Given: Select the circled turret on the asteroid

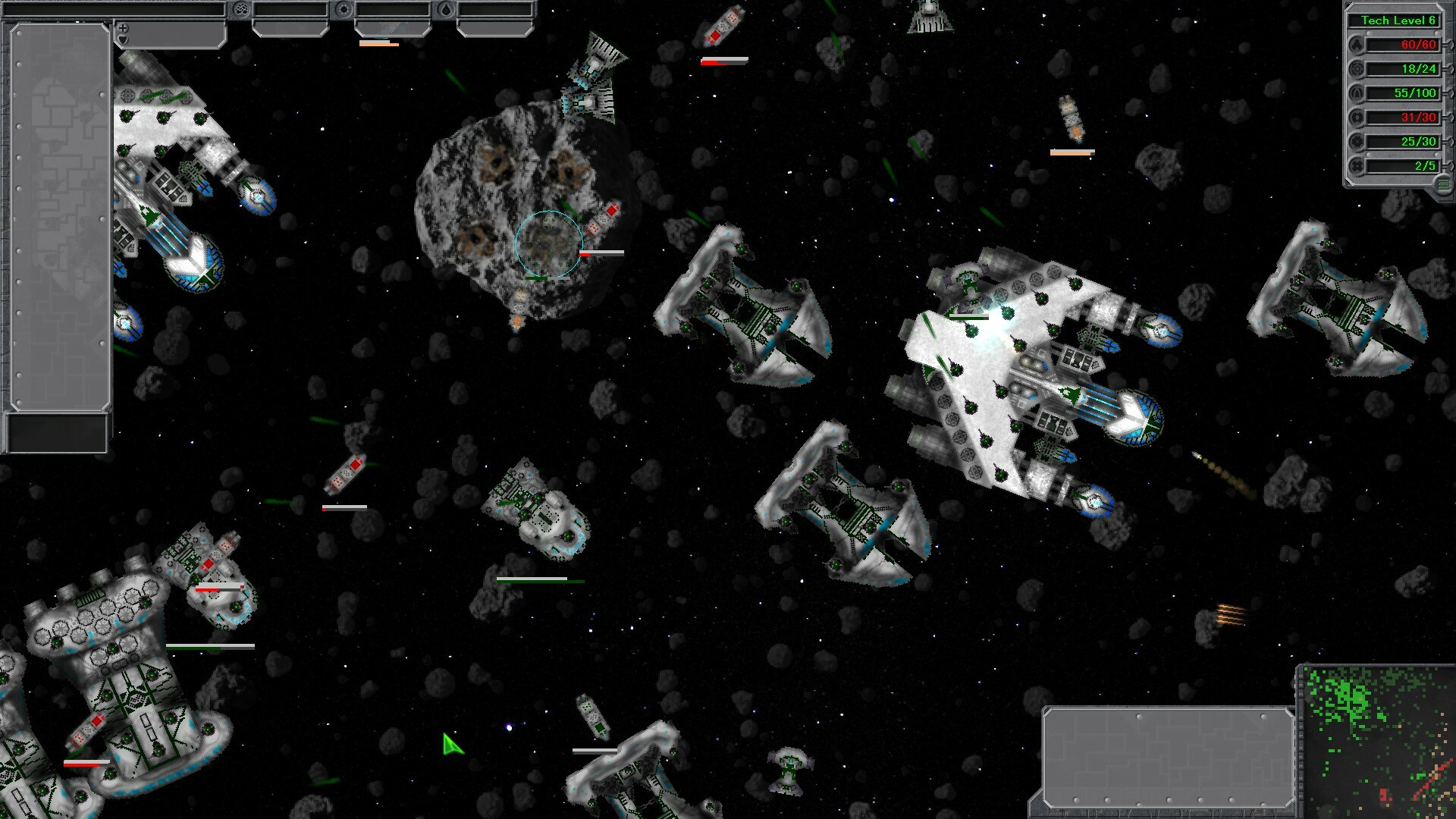Looking at the screenshot, I should 548,243.
